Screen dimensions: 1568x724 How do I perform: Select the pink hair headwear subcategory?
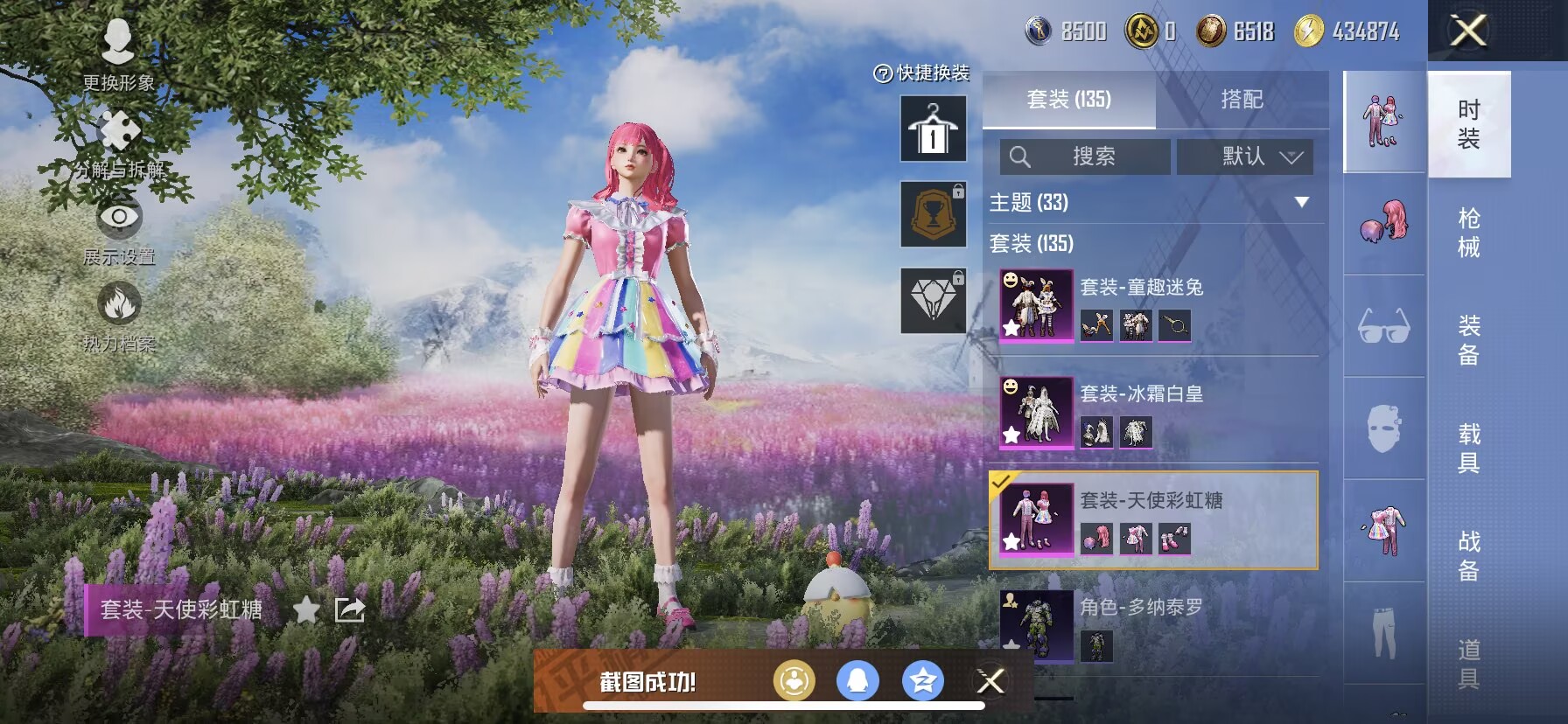[x=1384, y=222]
